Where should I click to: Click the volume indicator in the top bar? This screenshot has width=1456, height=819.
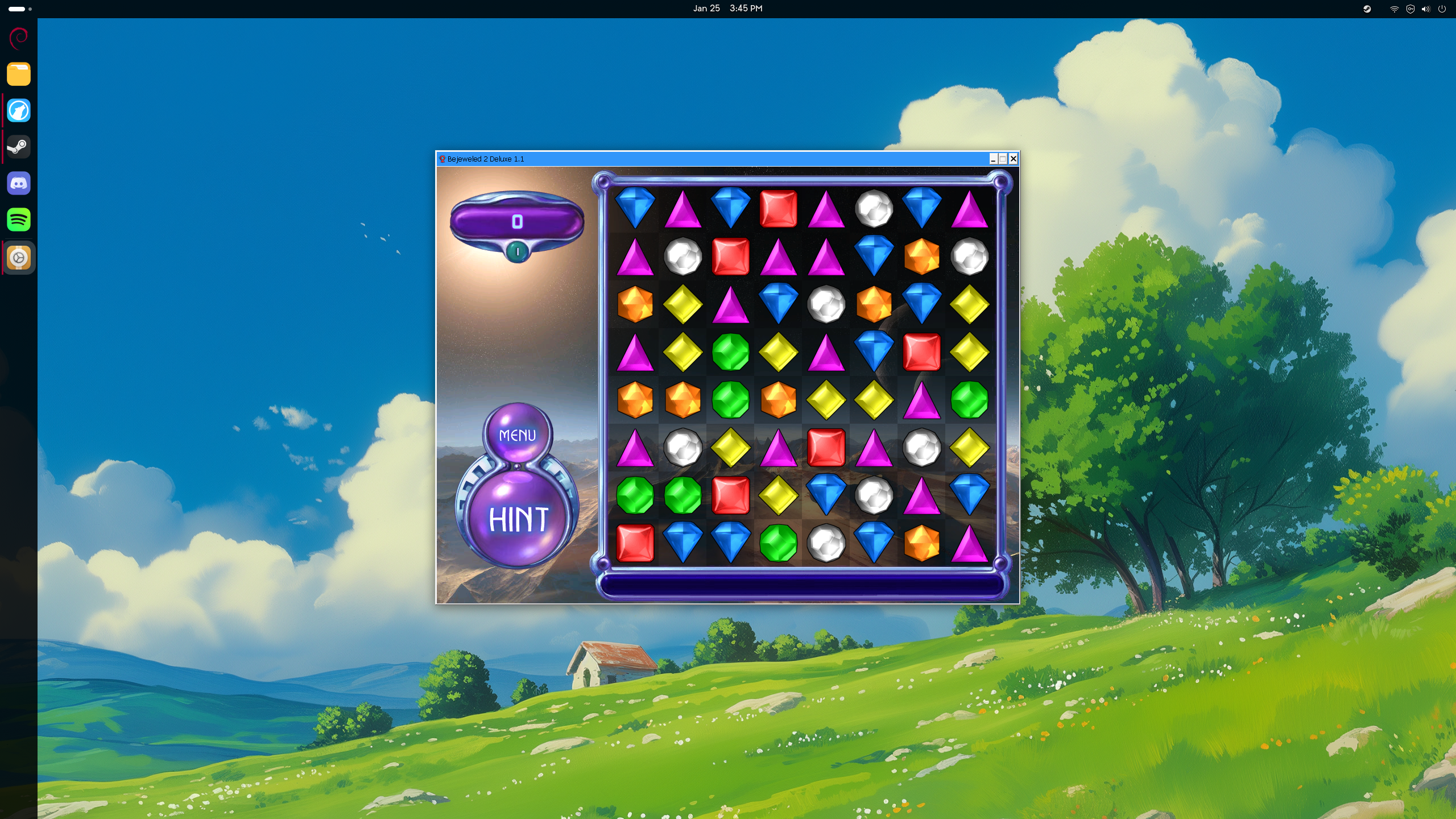[x=1425, y=9]
